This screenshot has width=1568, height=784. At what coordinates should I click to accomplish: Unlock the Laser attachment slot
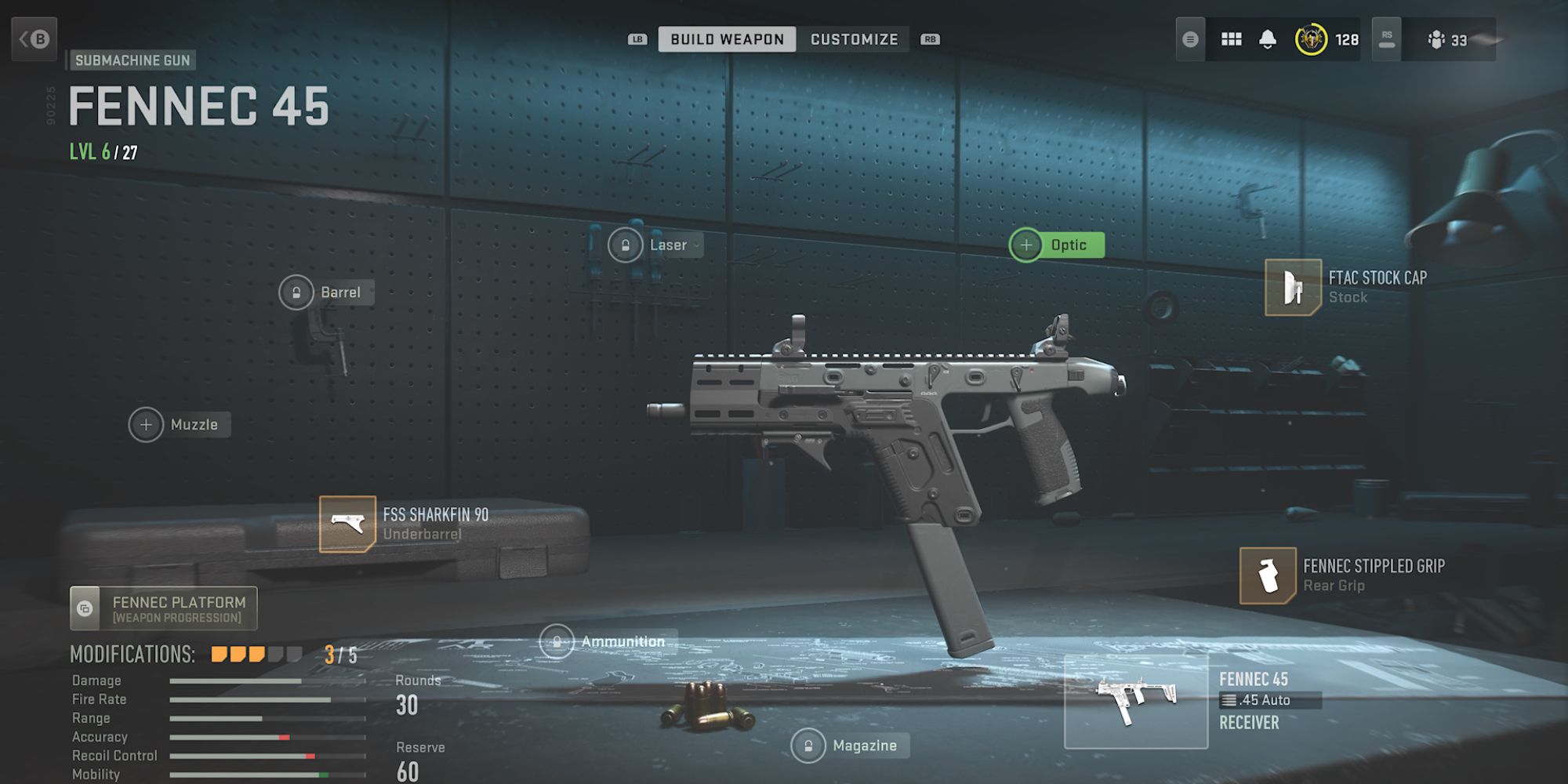pos(653,245)
